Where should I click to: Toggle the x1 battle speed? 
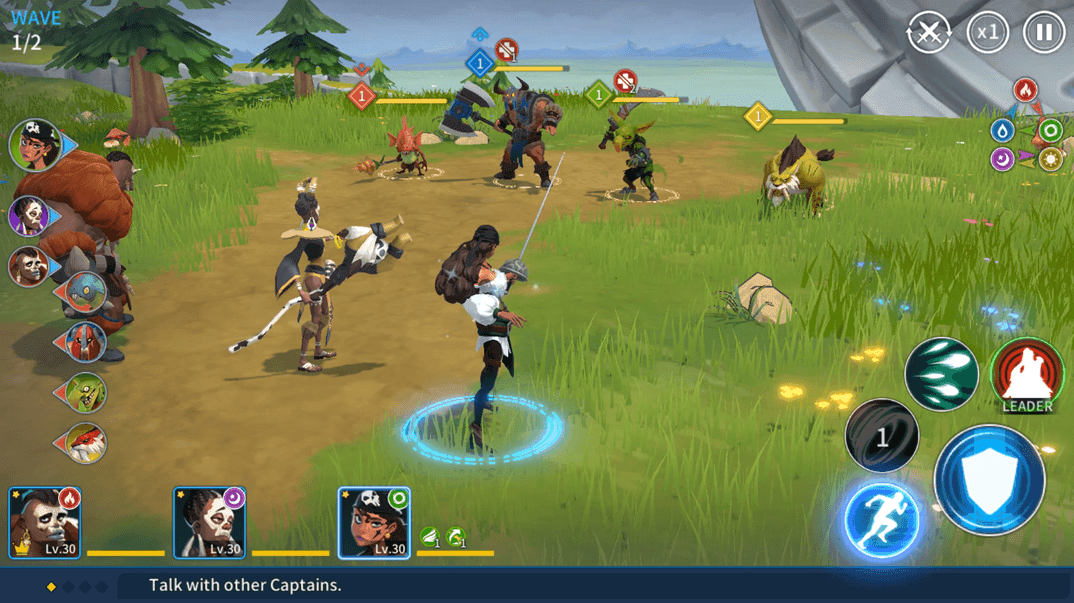pyautogui.click(x=987, y=33)
